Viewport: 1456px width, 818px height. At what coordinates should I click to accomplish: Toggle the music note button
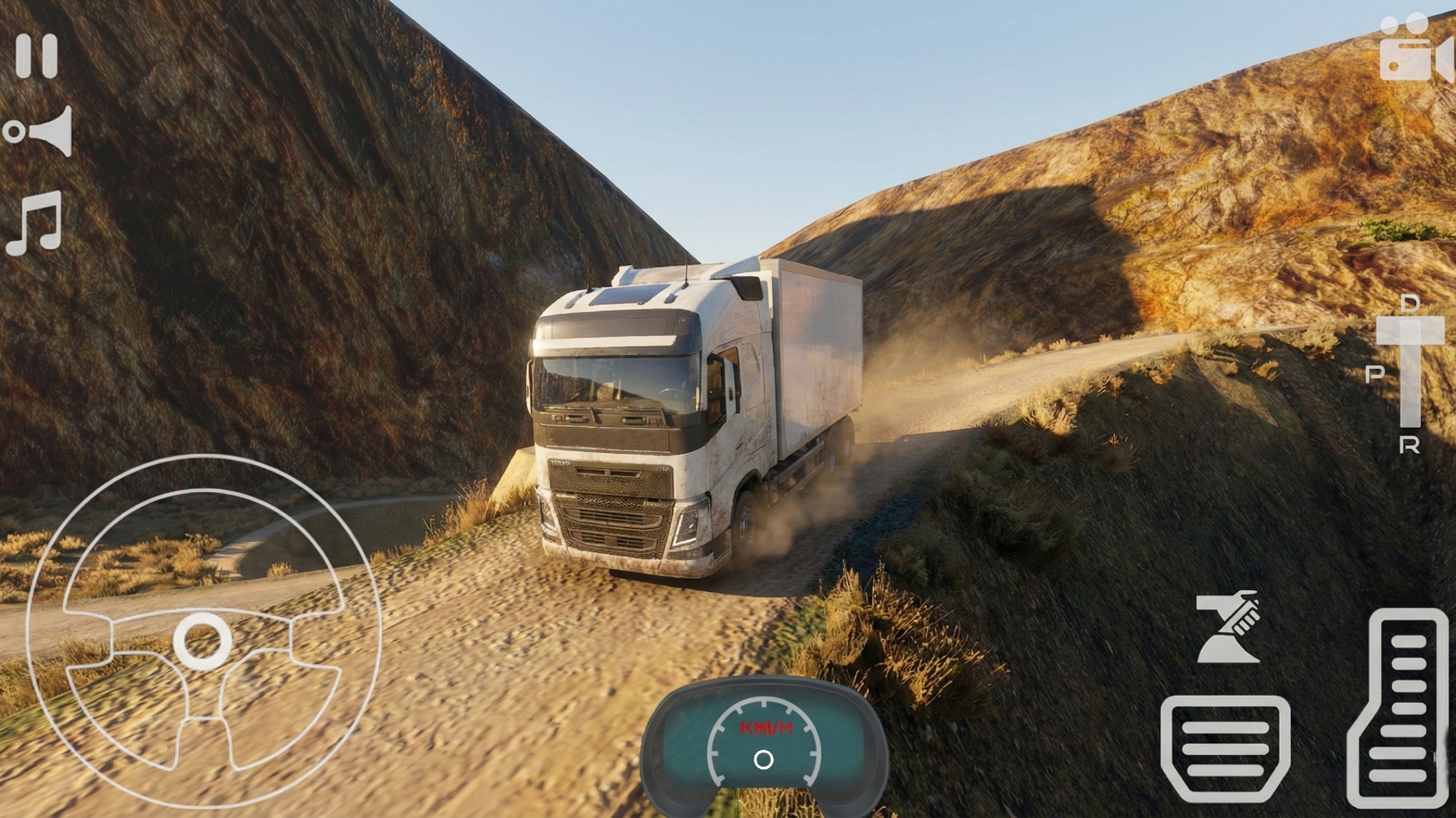[34, 223]
